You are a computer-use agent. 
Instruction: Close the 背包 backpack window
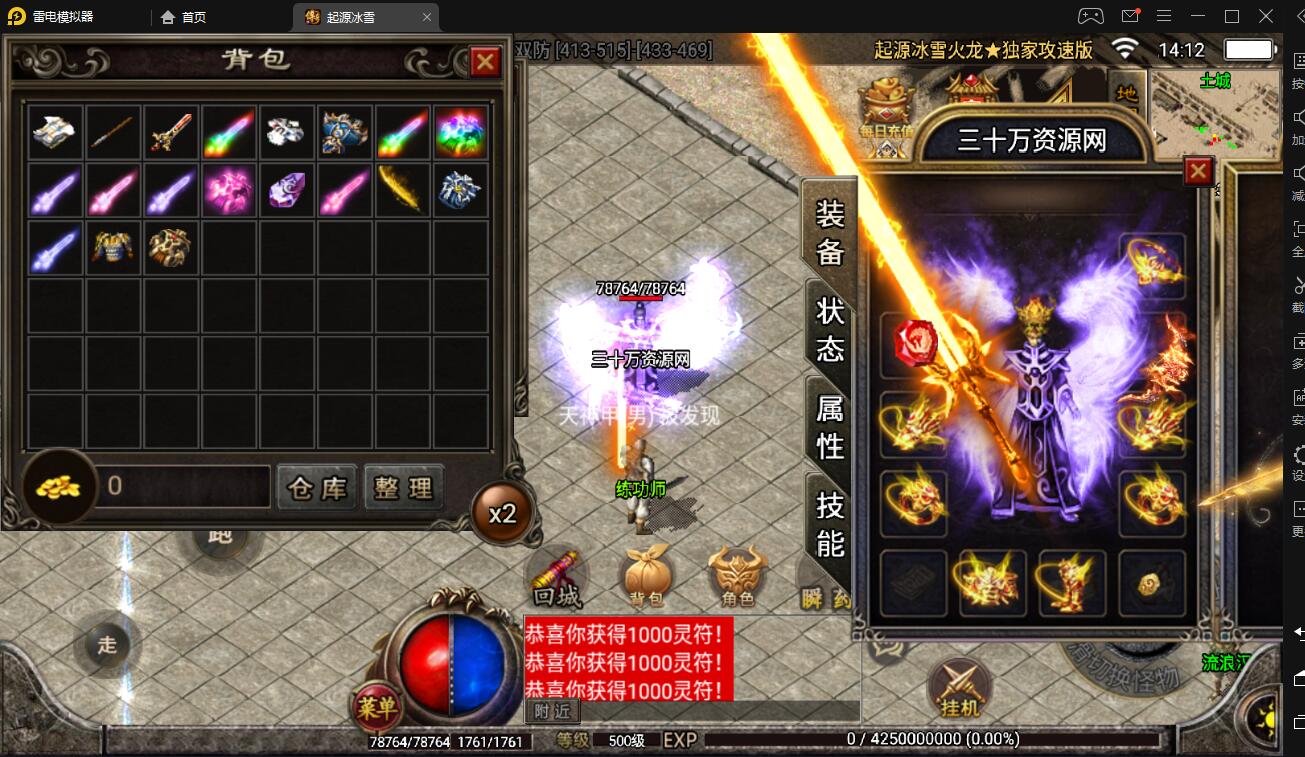point(485,63)
